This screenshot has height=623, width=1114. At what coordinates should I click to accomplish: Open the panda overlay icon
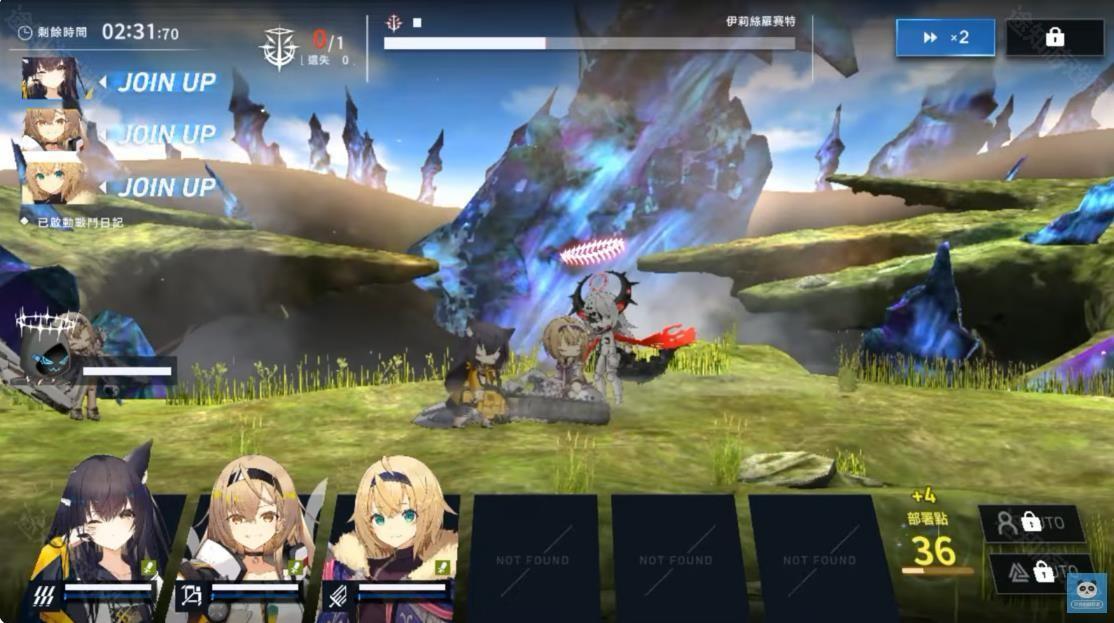(1087, 591)
